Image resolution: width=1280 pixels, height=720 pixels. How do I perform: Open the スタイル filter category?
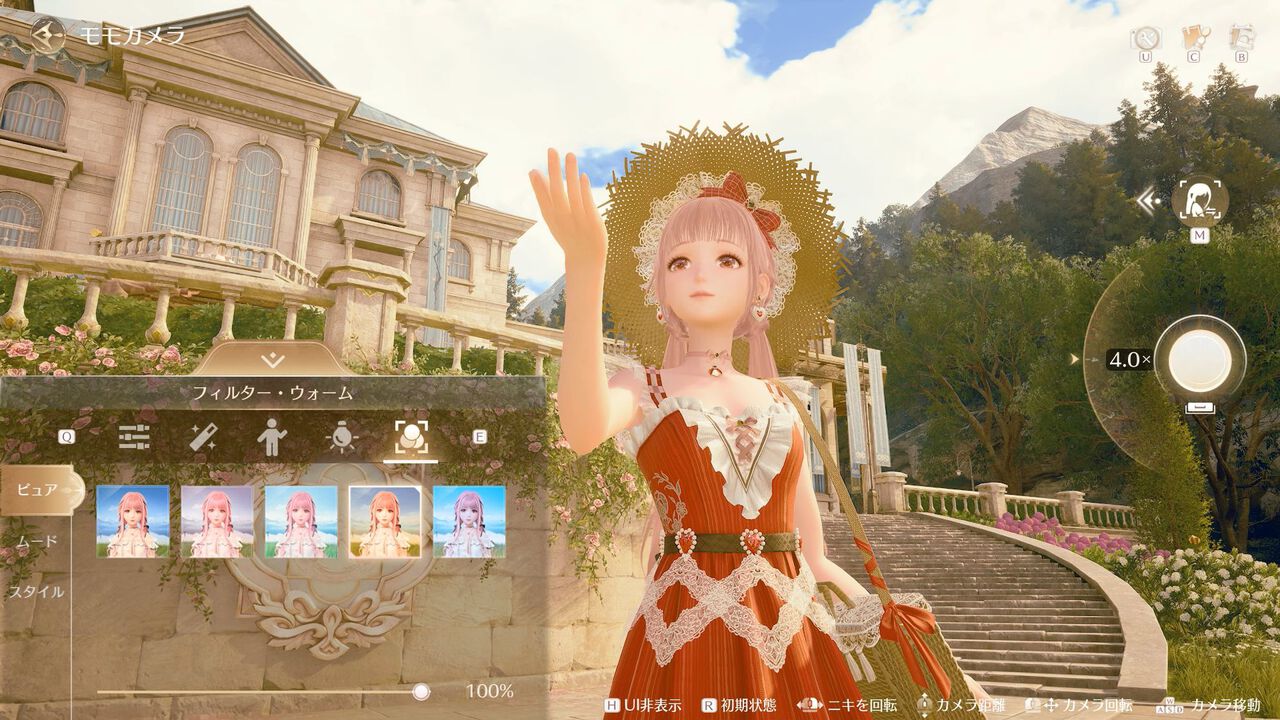coord(37,591)
